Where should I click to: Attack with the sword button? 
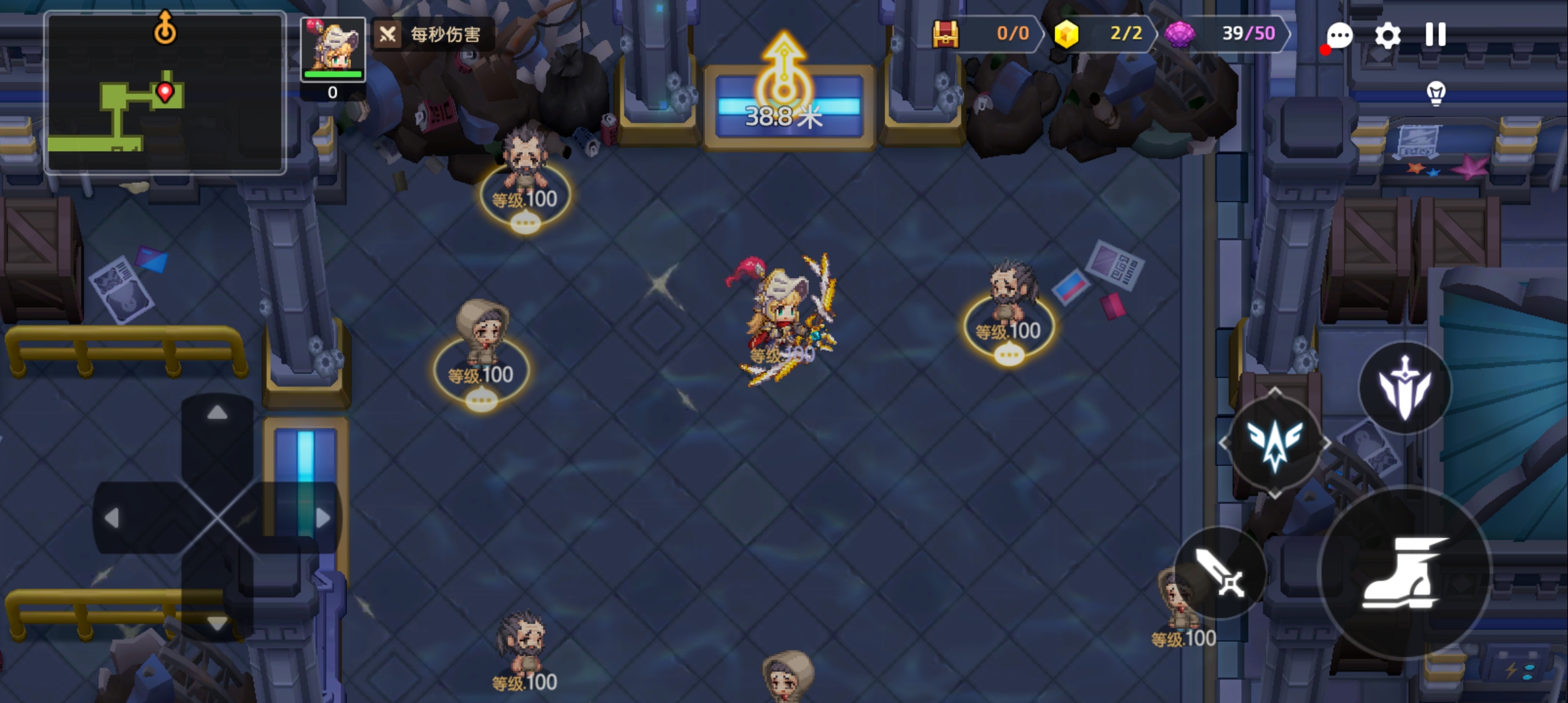[1220, 573]
